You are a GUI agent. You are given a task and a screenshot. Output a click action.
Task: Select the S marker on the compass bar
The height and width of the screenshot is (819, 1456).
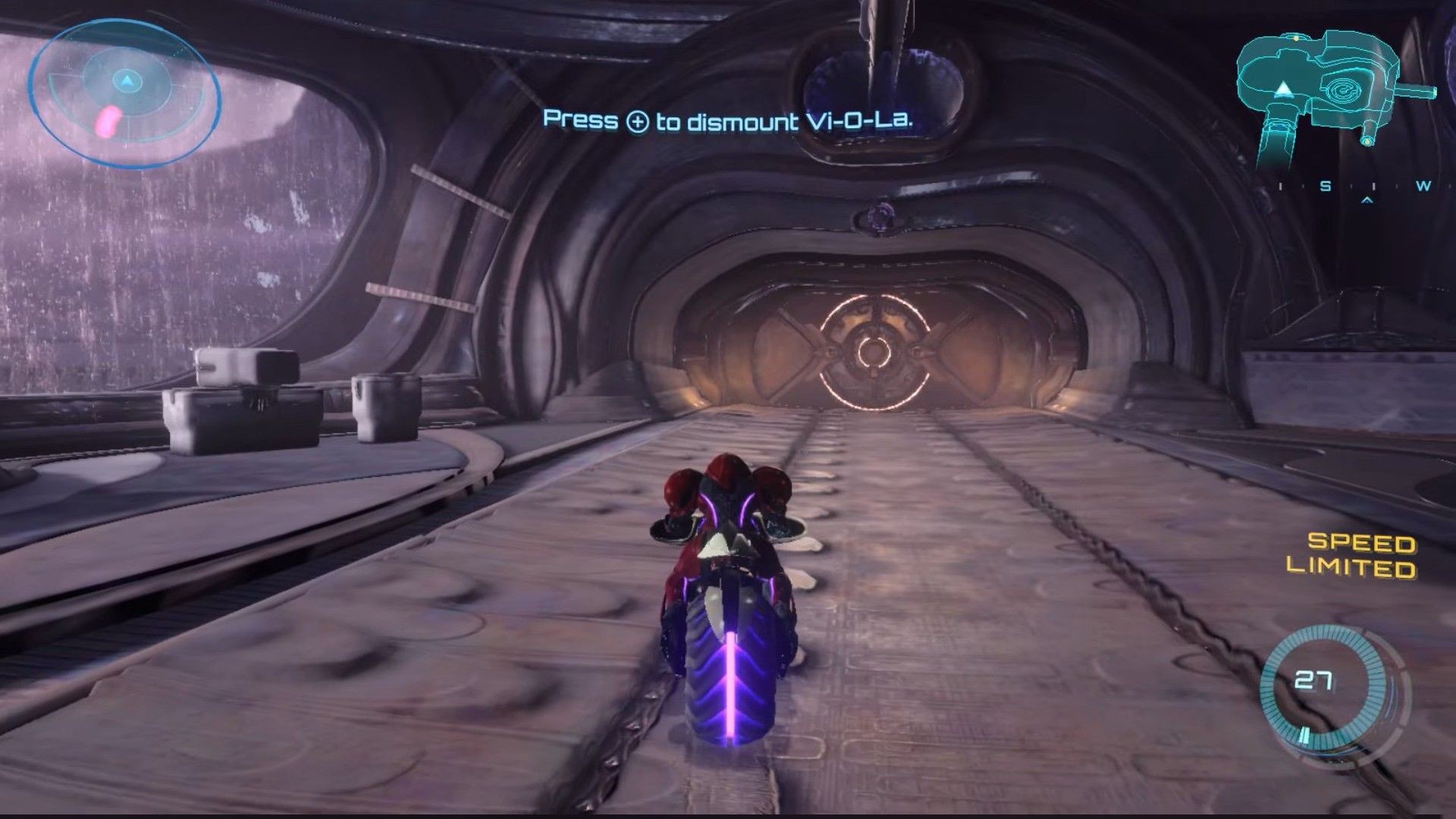pyautogui.click(x=1326, y=186)
